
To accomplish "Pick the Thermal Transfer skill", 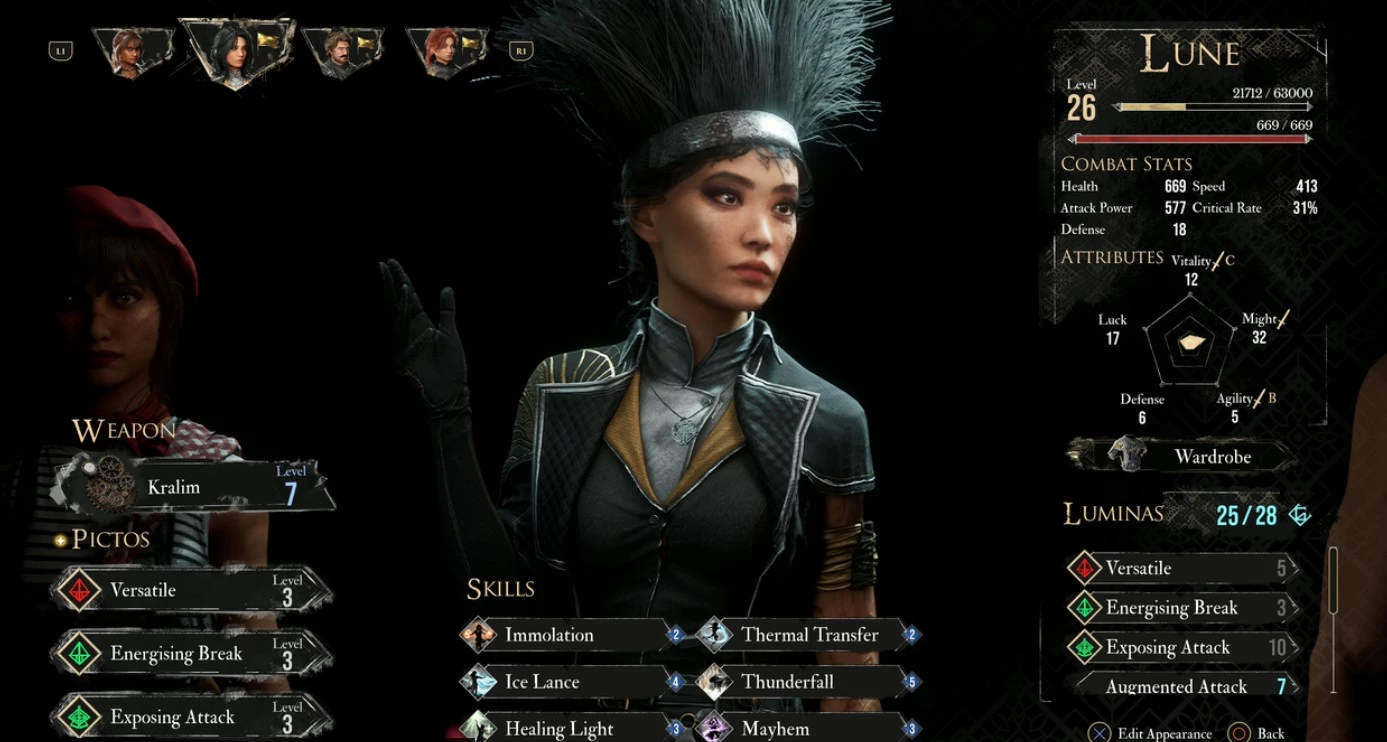I will pyautogui.click(x=807, y=634).
